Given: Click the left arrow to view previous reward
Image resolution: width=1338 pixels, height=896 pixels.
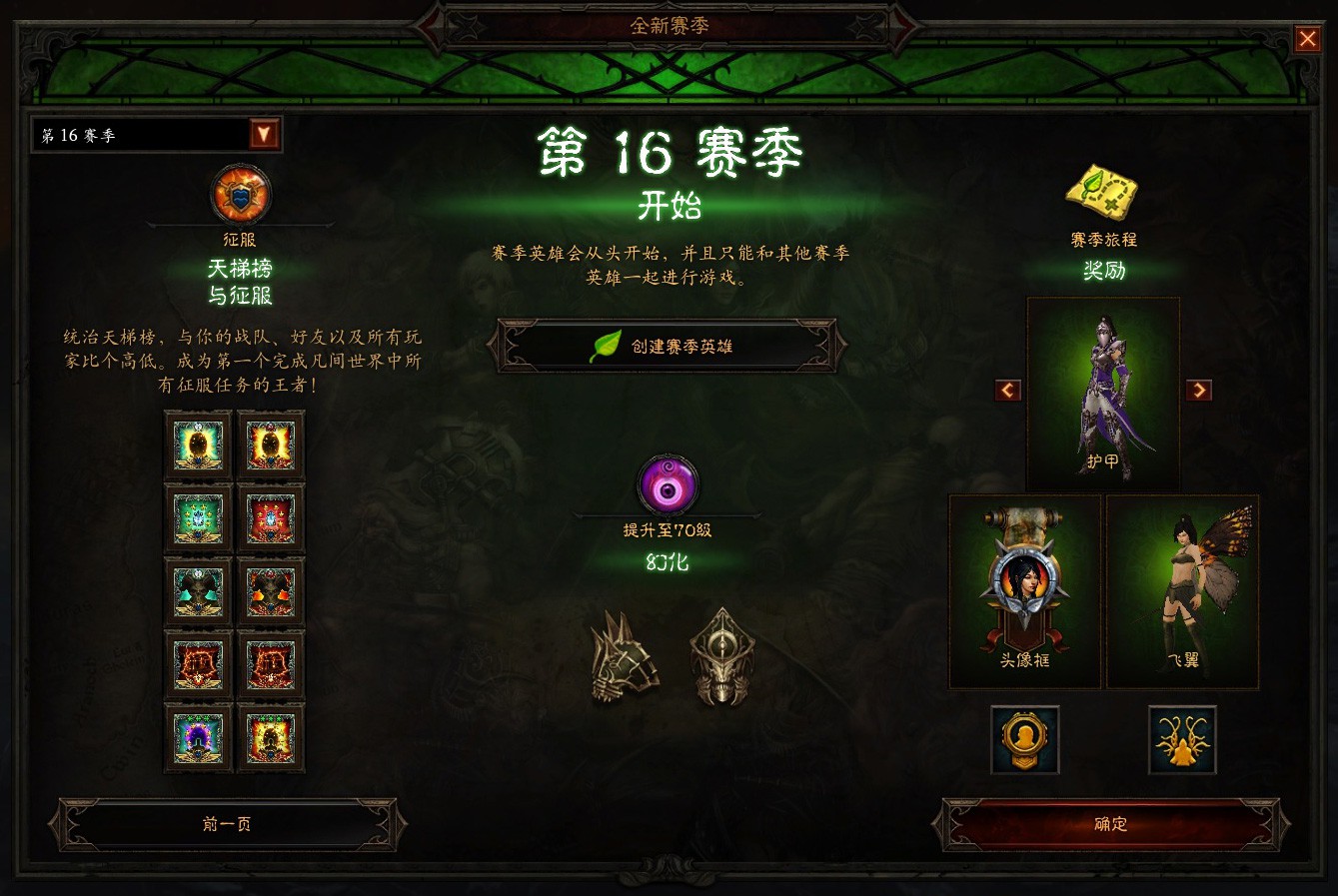Looking at the screenshot, I should point(1006,390).
